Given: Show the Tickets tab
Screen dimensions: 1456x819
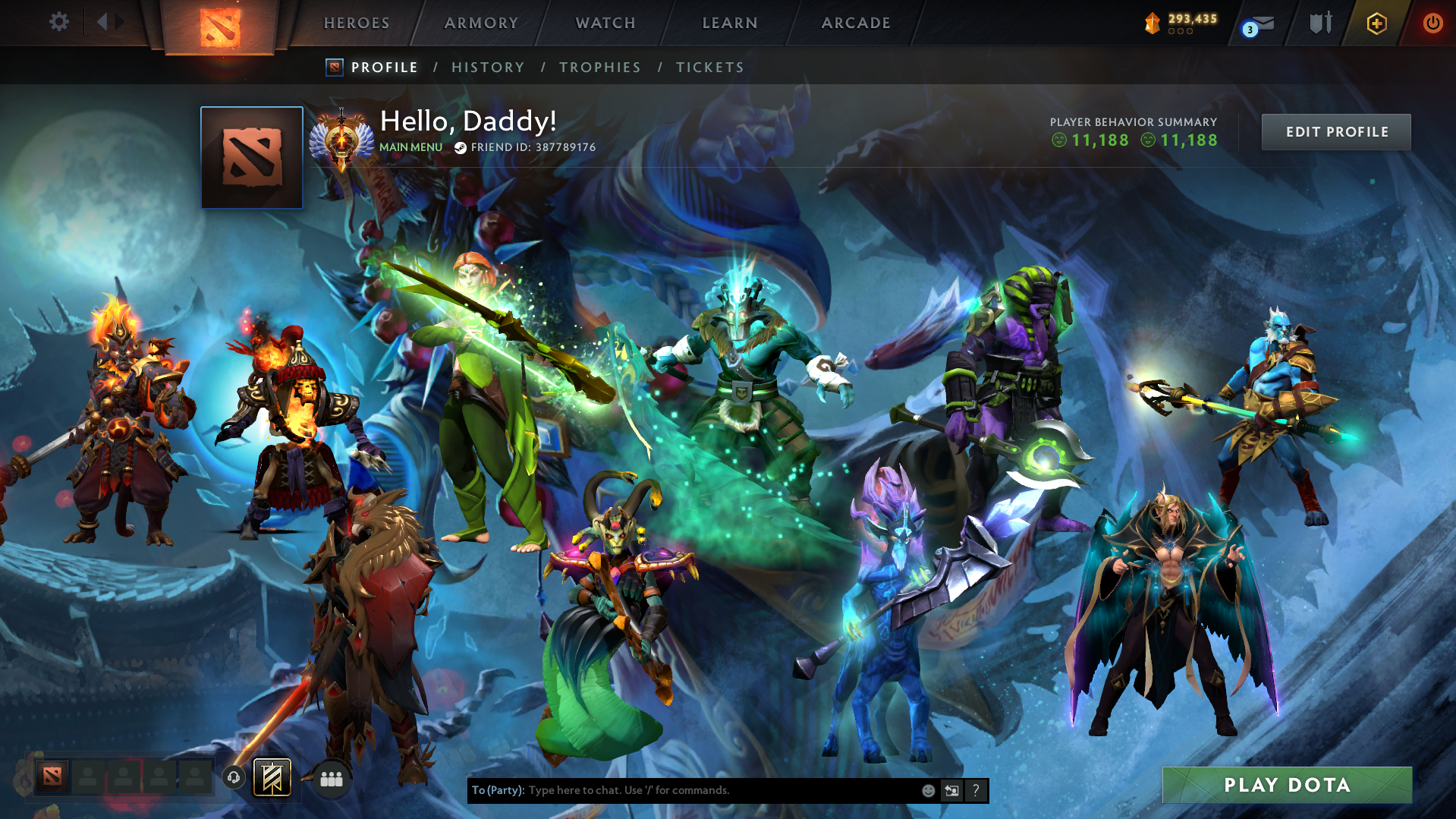Looking at the screenshot, I should click(x=710, y=68).
